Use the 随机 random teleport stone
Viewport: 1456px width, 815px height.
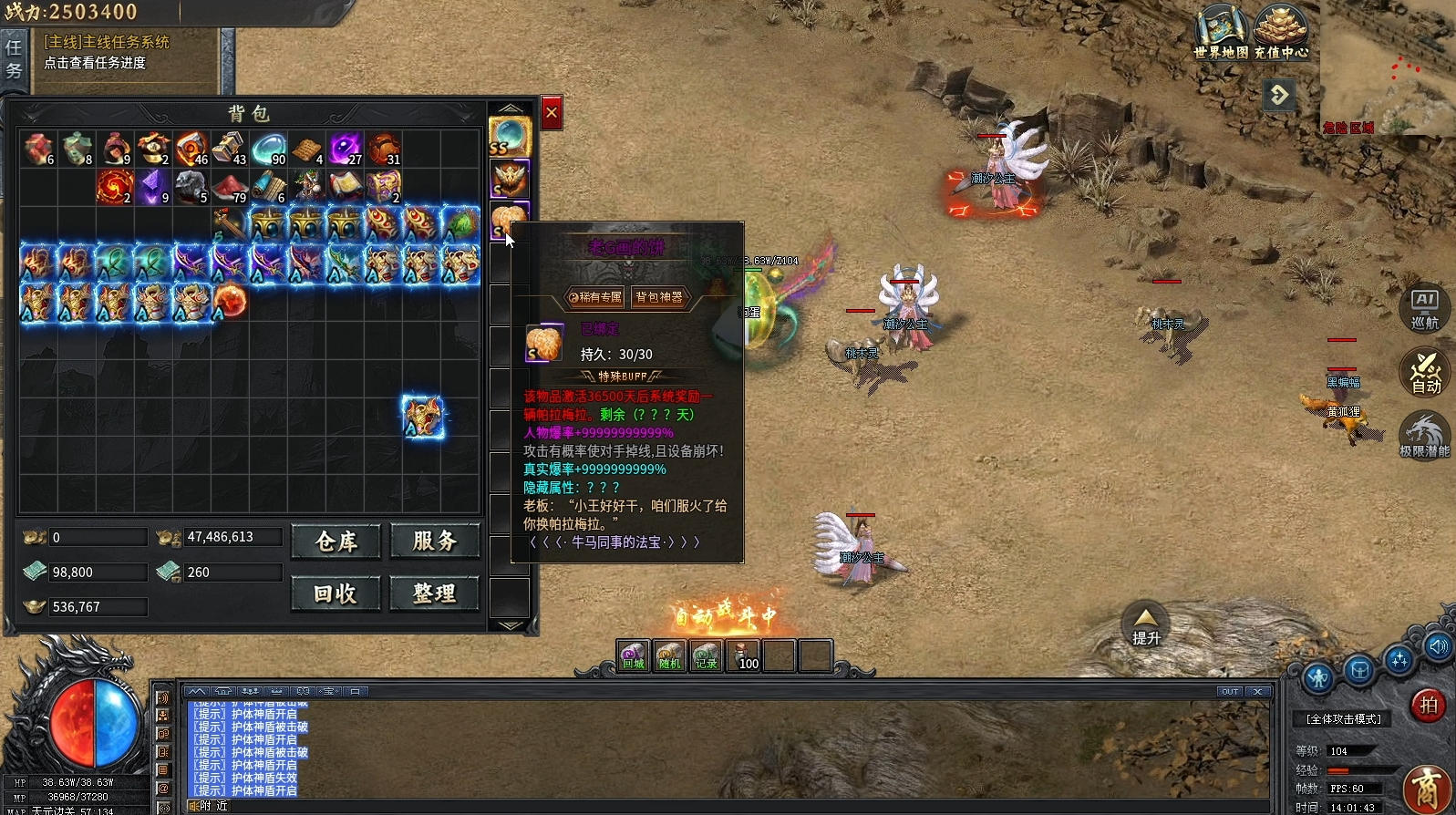click(669, 656)
